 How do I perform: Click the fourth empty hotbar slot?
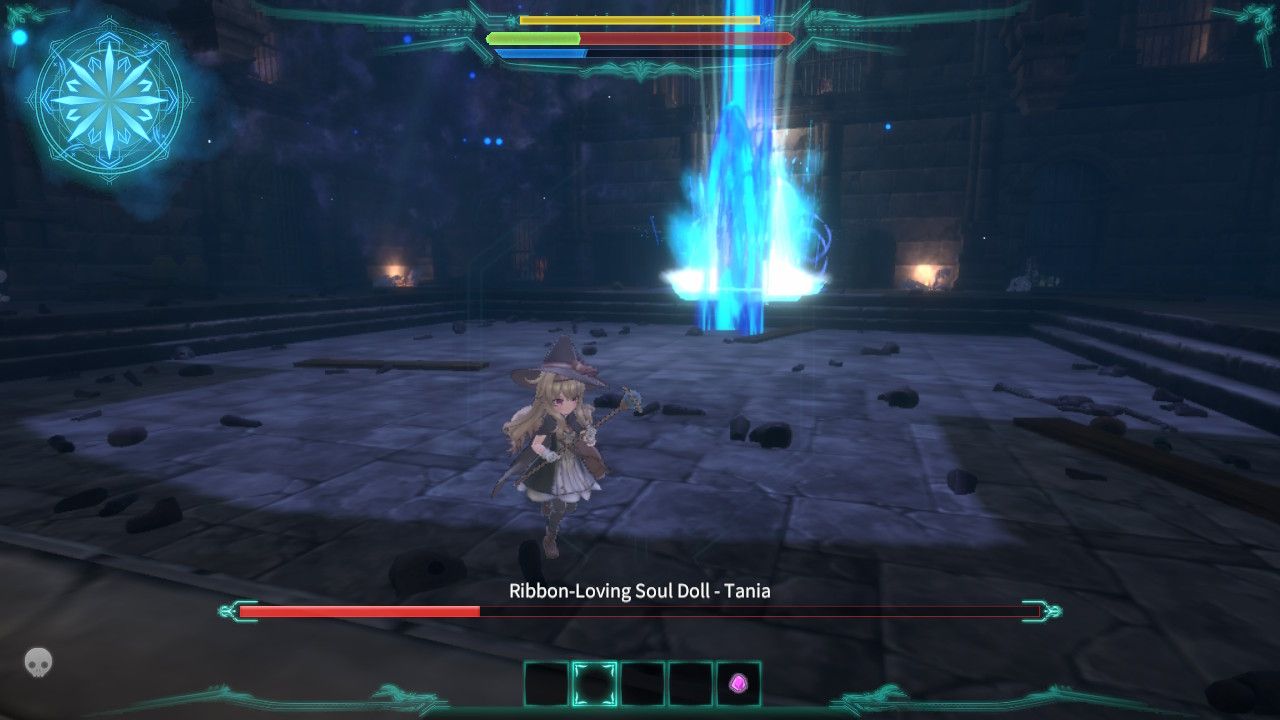pyautogui.click(x=690, y=685)
